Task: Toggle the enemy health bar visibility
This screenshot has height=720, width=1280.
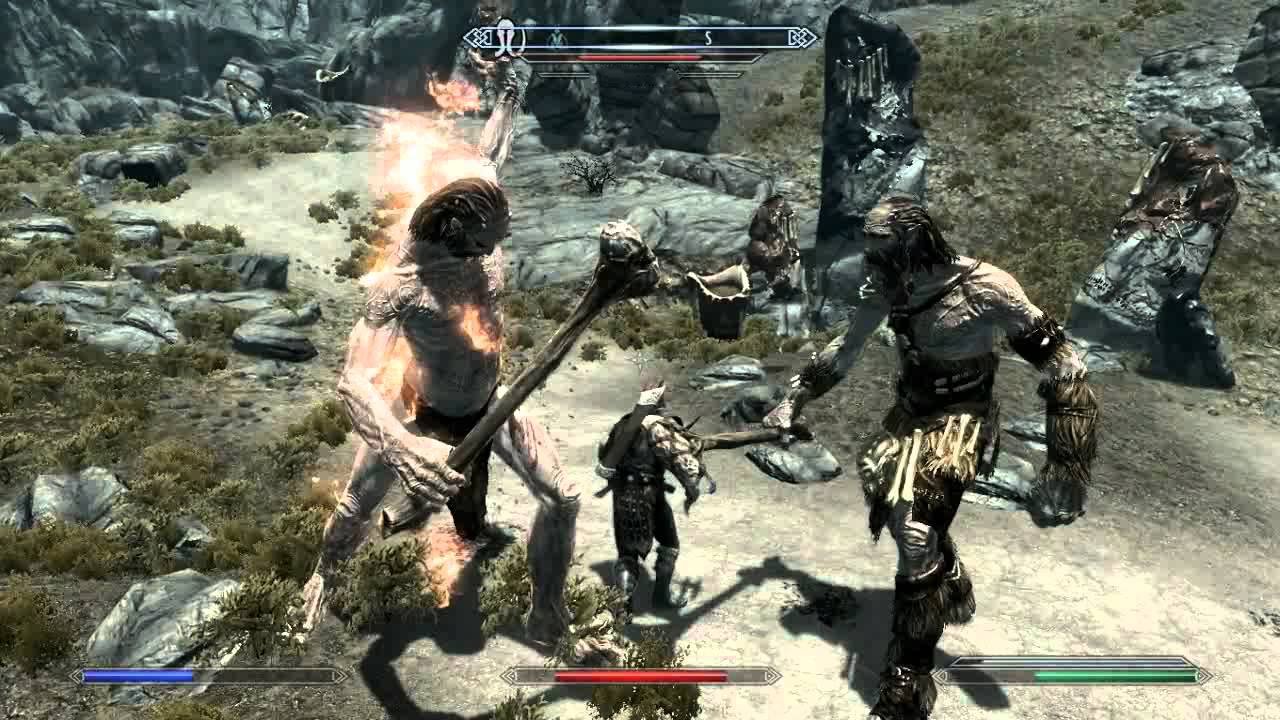Action: pyautogui.click(x=639, y=58)
